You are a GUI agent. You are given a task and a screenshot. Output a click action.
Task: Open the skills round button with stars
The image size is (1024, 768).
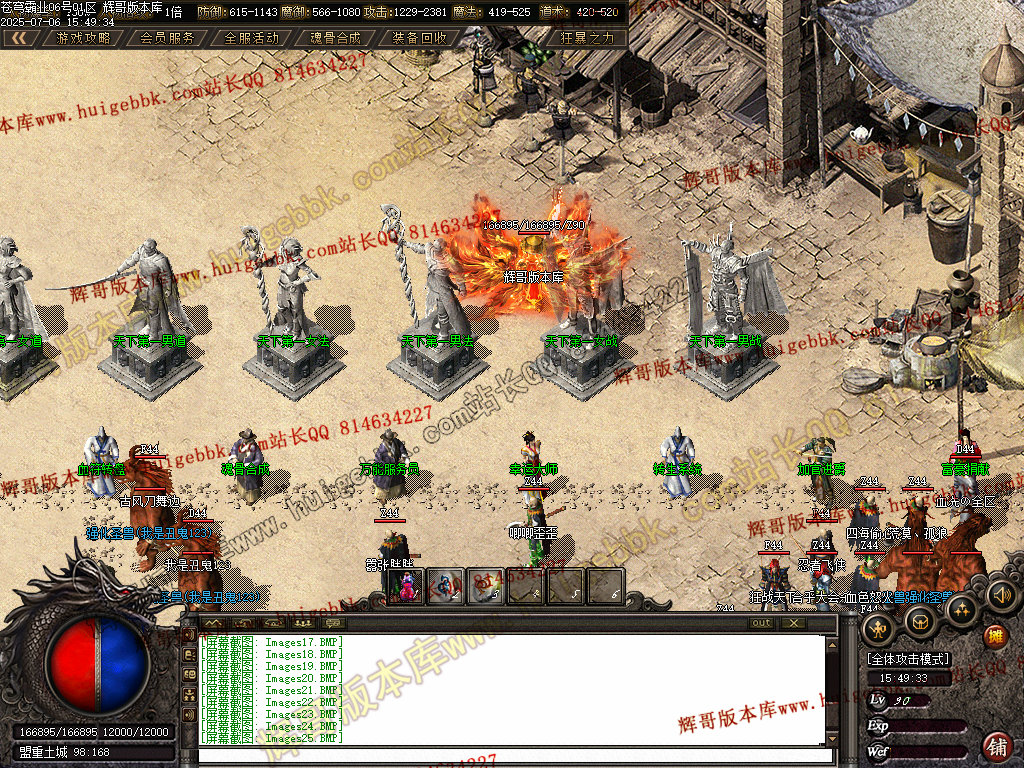coord(960,610)
